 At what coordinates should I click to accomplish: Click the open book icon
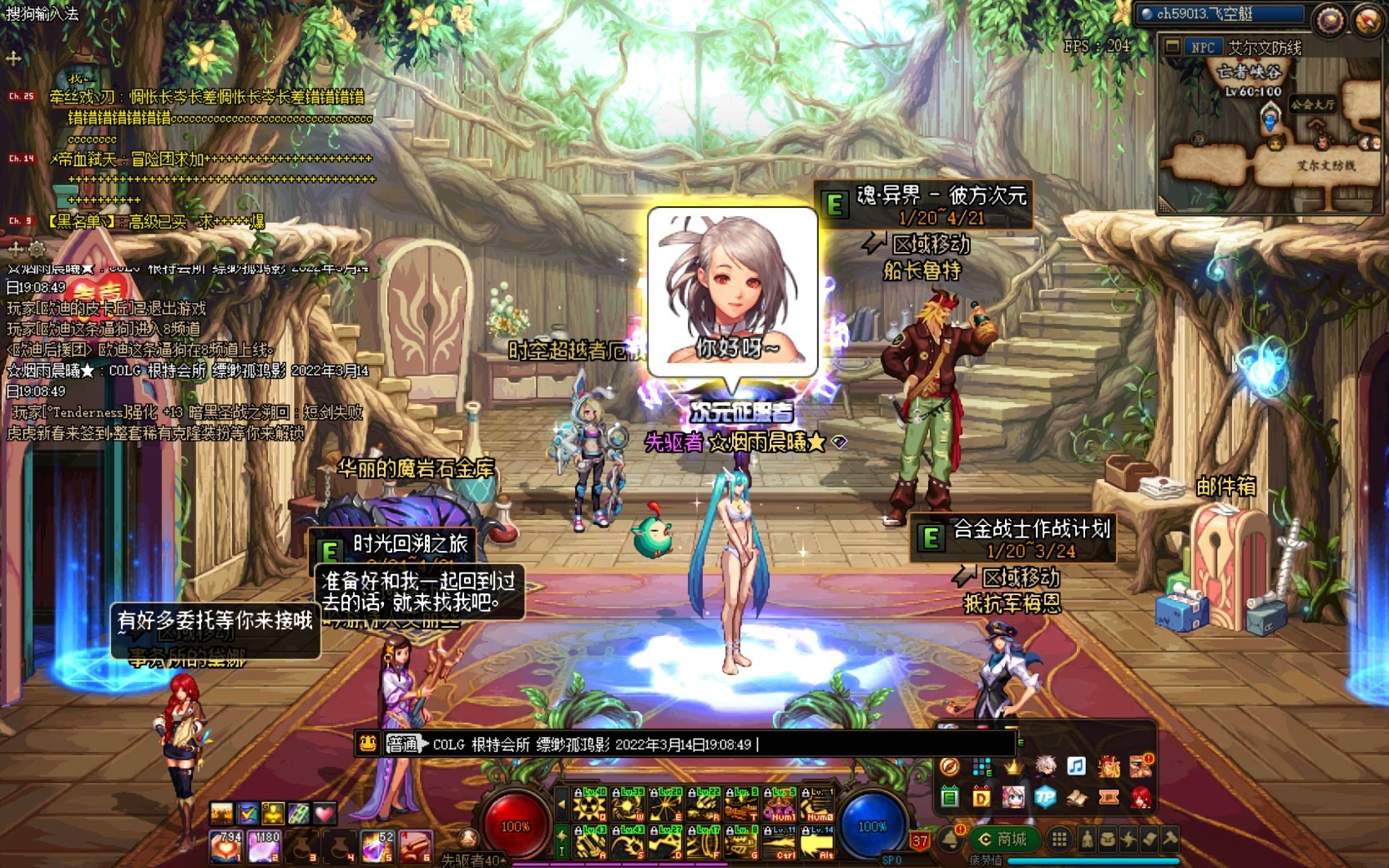tap(1077, 797)
